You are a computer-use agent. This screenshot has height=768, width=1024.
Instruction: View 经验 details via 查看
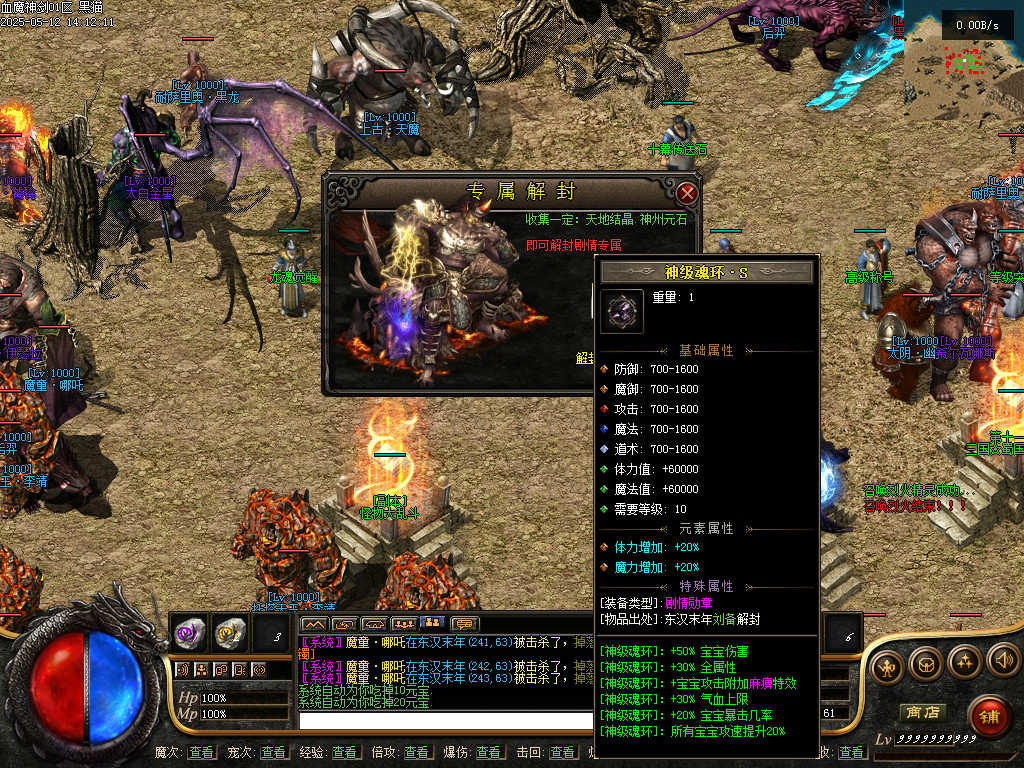point(345,752)
